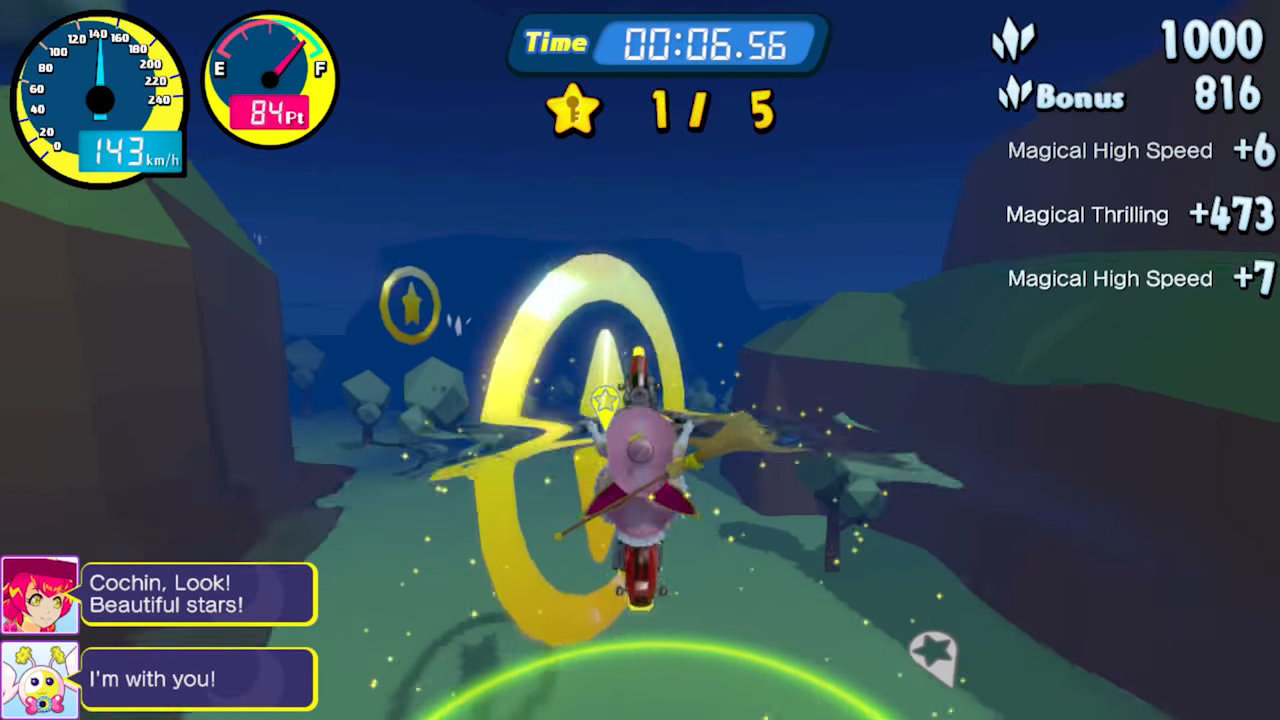Select the star key objective icon
The height and width of the screenshot is (720, 1280).
[573, 110]
